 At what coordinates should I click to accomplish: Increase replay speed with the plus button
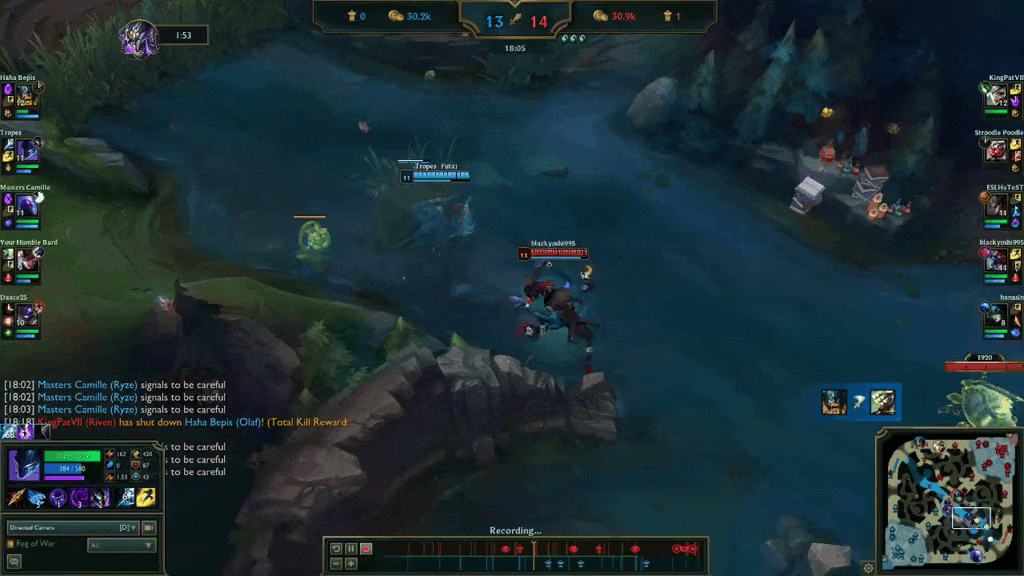point(351,563)
